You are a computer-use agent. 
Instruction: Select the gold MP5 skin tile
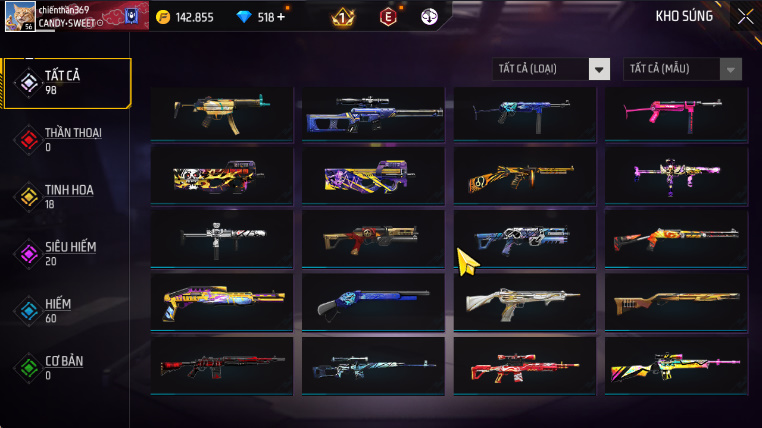(x=222, y=112)
